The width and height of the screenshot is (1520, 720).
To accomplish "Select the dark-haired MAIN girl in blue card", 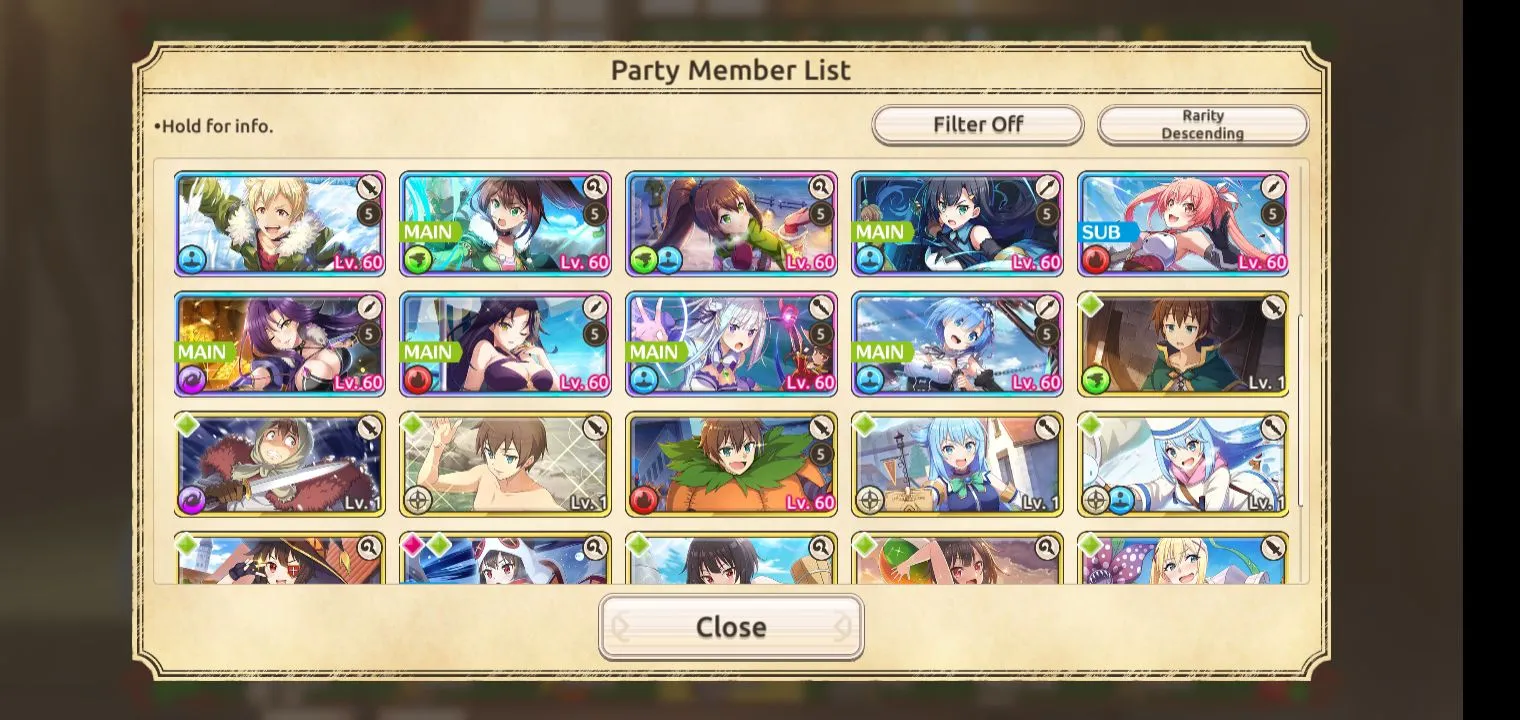I will pos(957,224).
